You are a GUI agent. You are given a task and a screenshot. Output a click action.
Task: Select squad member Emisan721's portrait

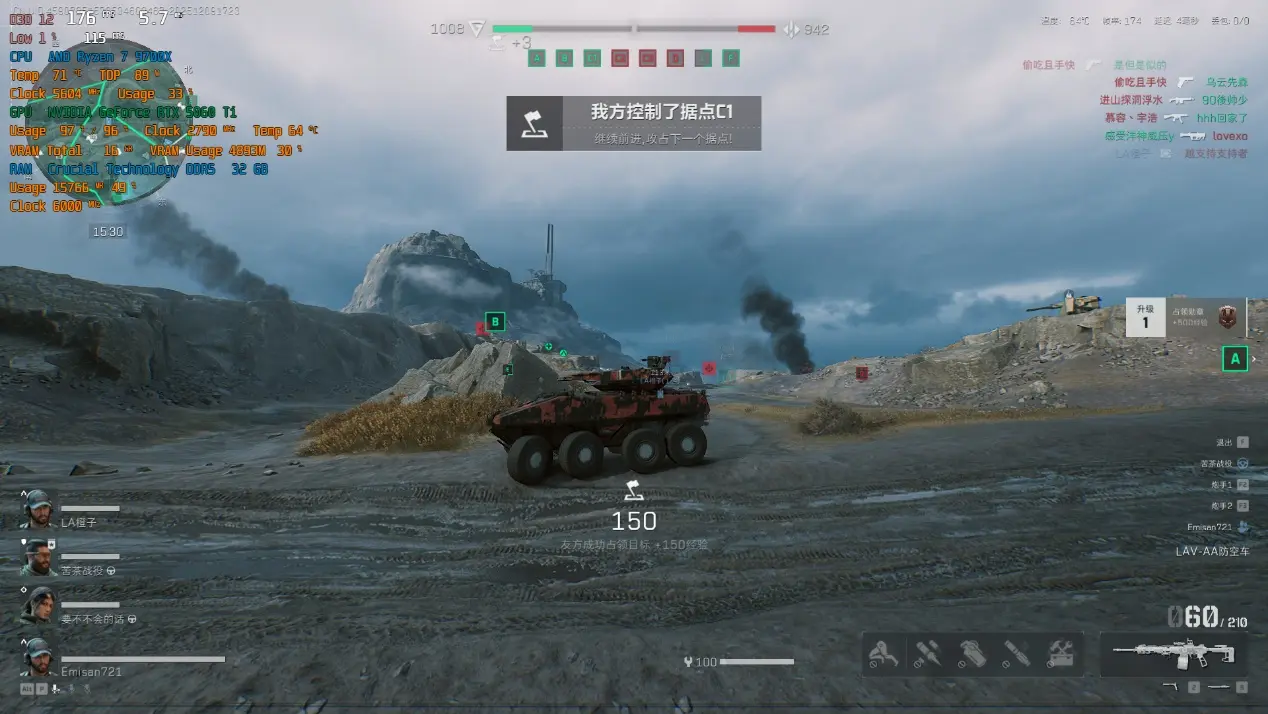38,657
